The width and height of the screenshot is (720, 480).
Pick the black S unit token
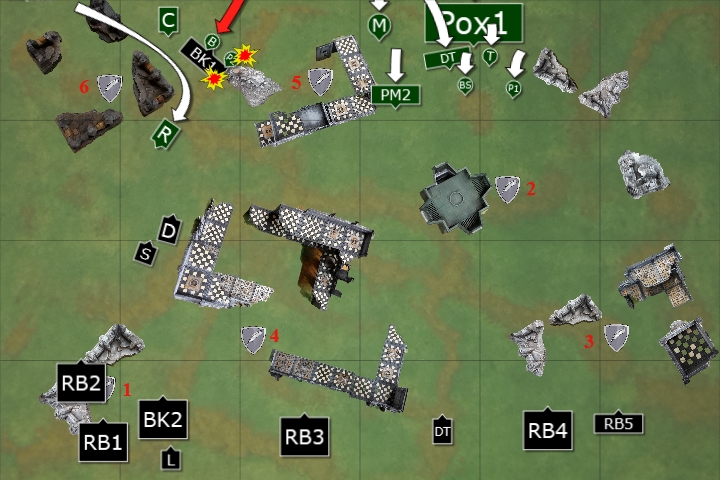pos(146,254)
